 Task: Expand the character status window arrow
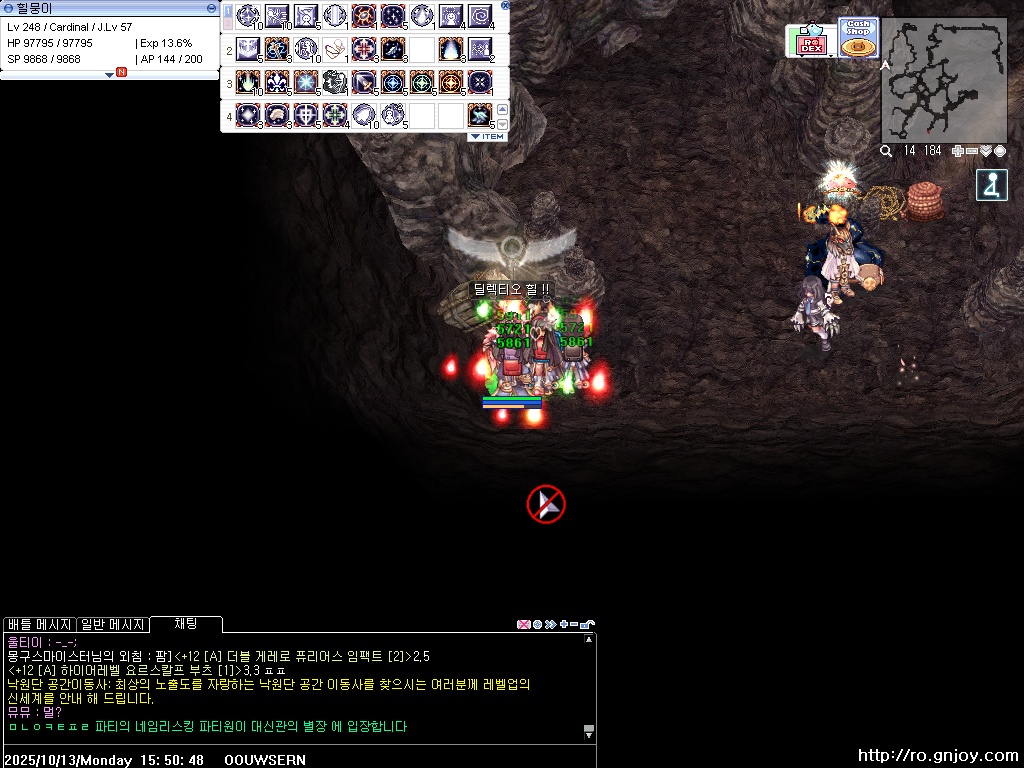(109, 74)
